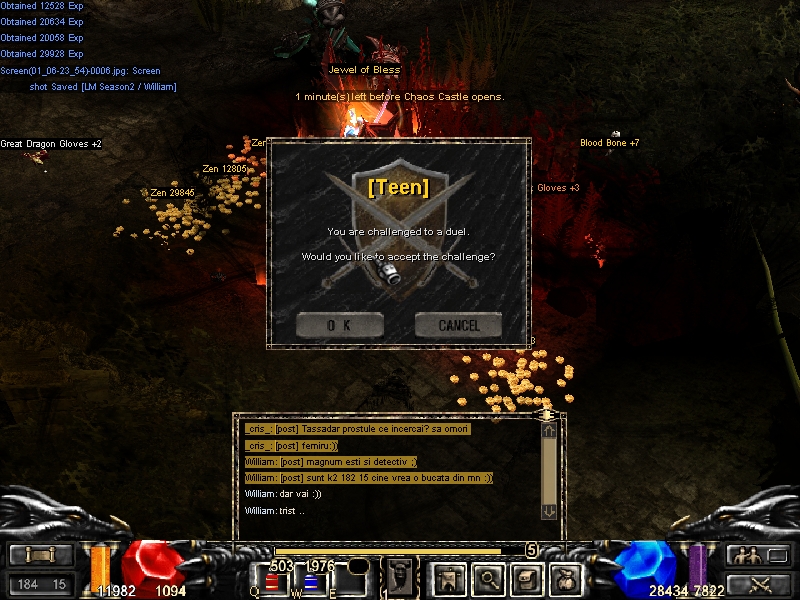This screenshot has height=600, width=800.
Task: Click the chat log scroll-down arrow
Action: pyautogui.click(x=548, y=510)
